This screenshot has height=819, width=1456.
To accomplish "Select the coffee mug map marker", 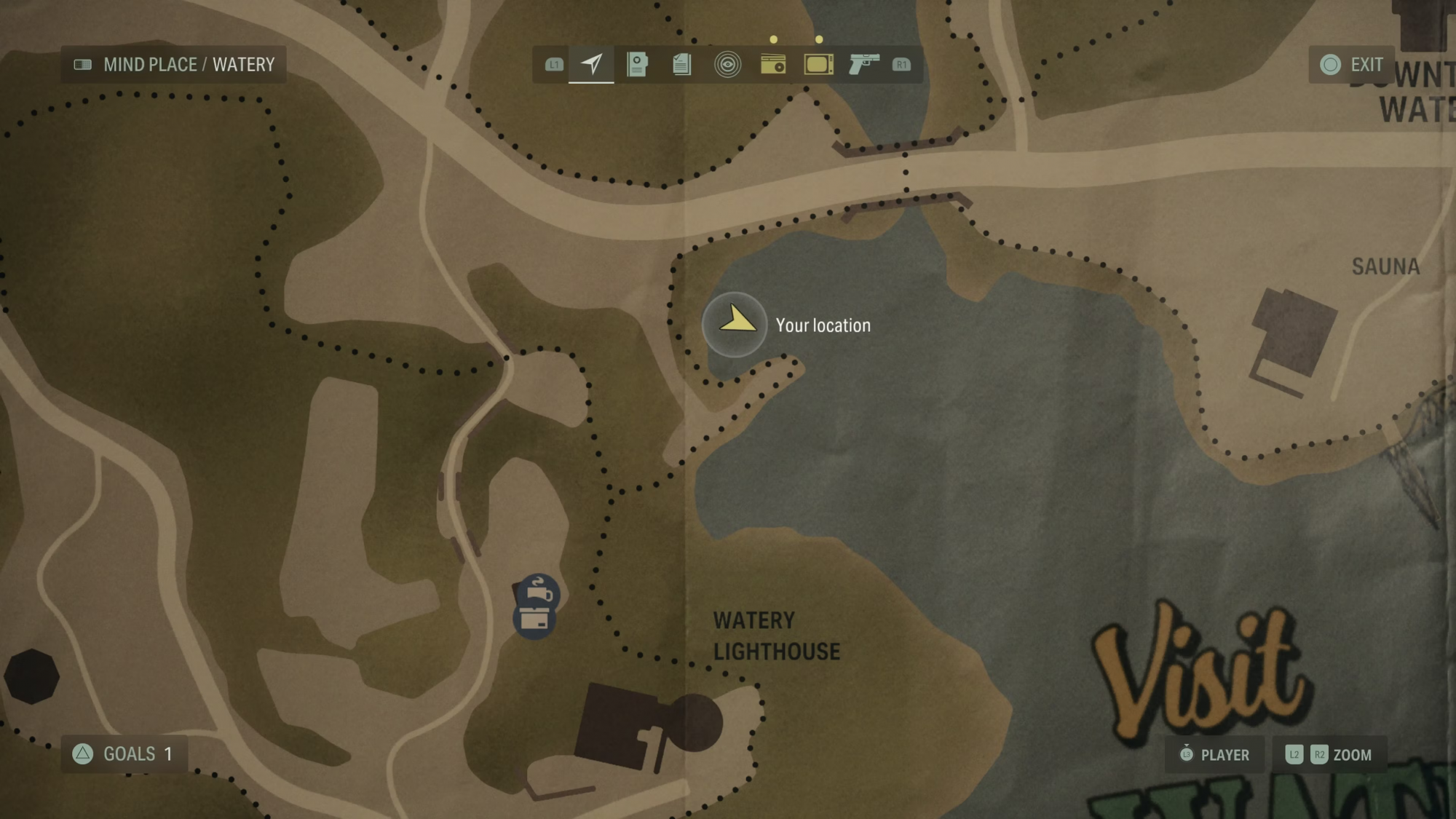I will [x=539, y=590].
